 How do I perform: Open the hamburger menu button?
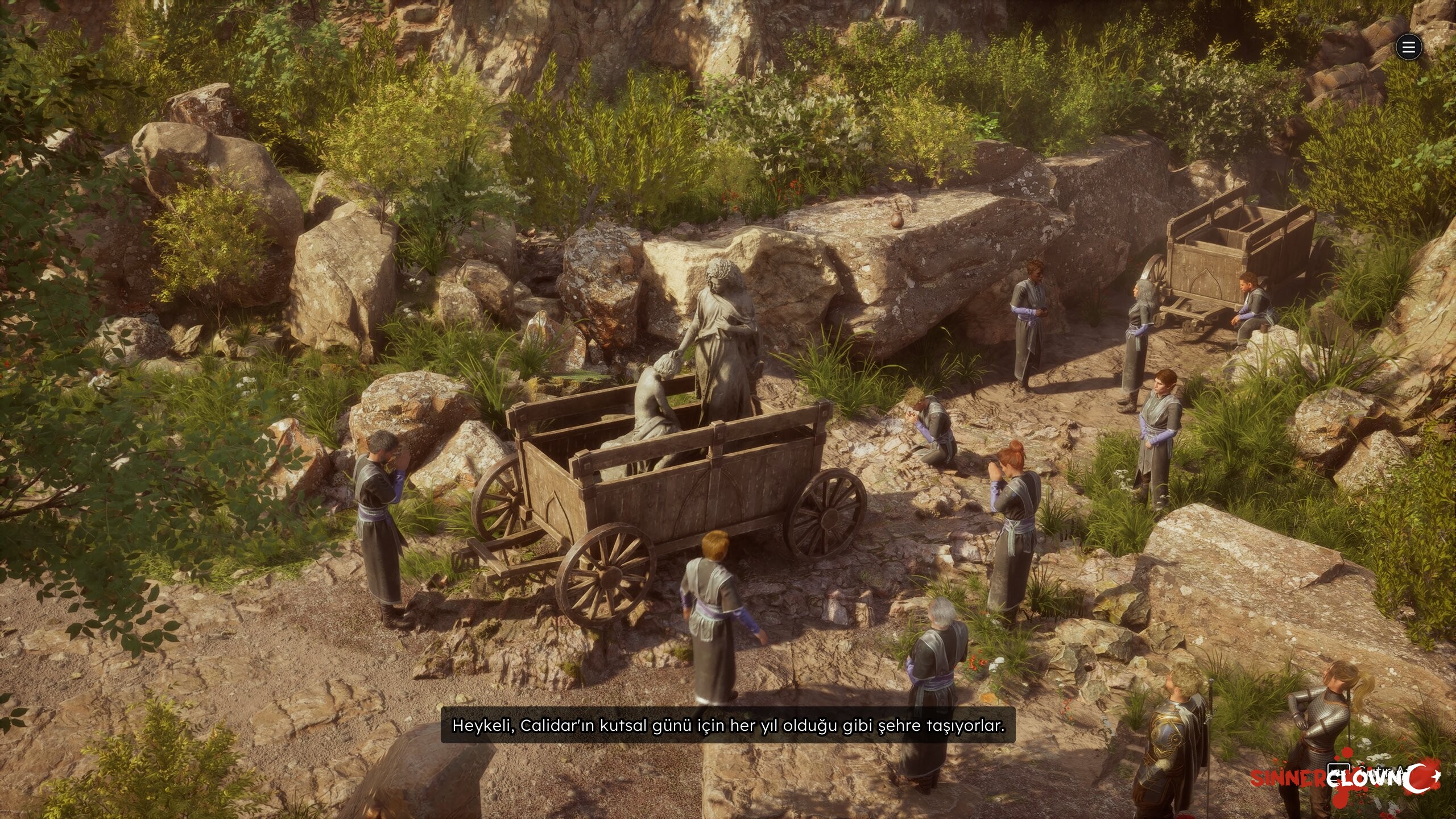(1408, 47)
